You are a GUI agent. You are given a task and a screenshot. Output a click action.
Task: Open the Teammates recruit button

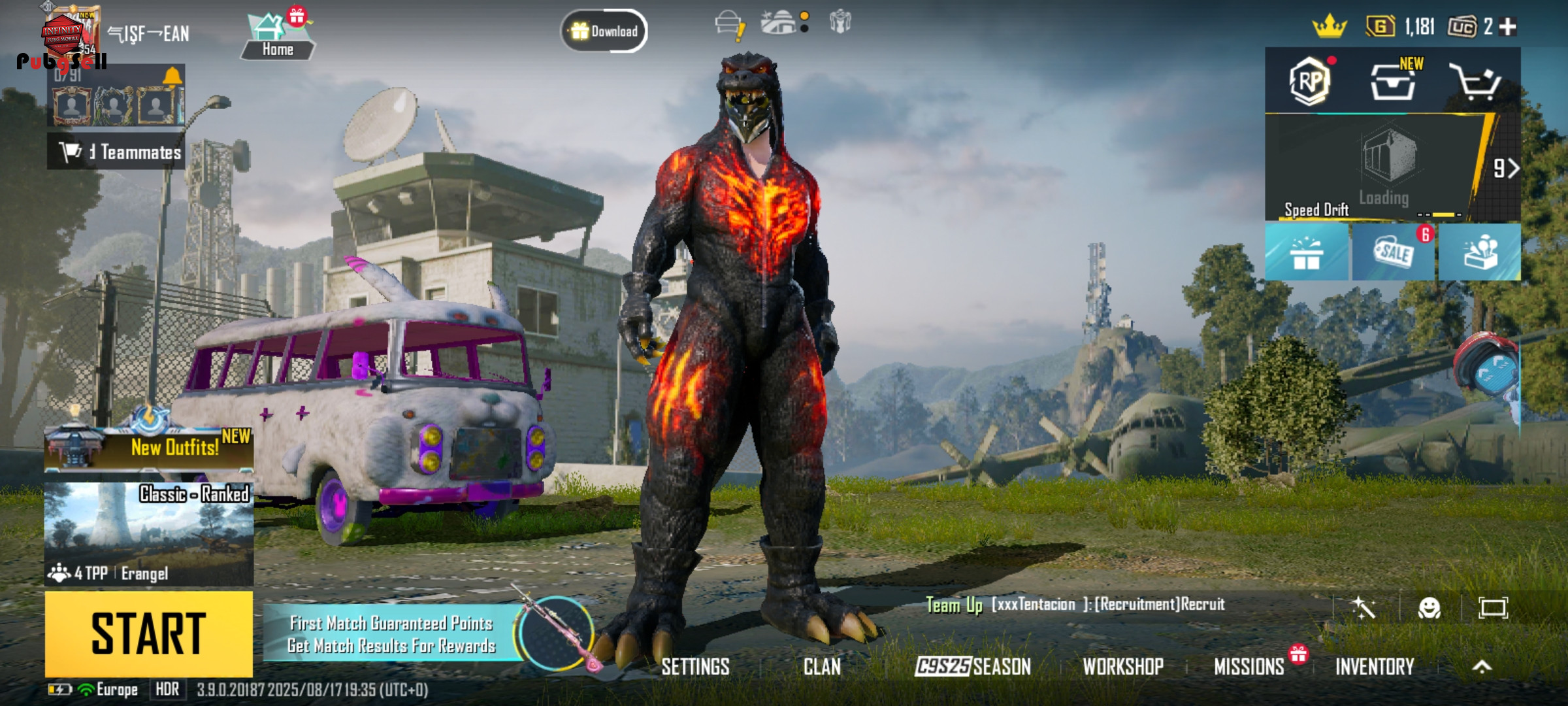[116, 152]
